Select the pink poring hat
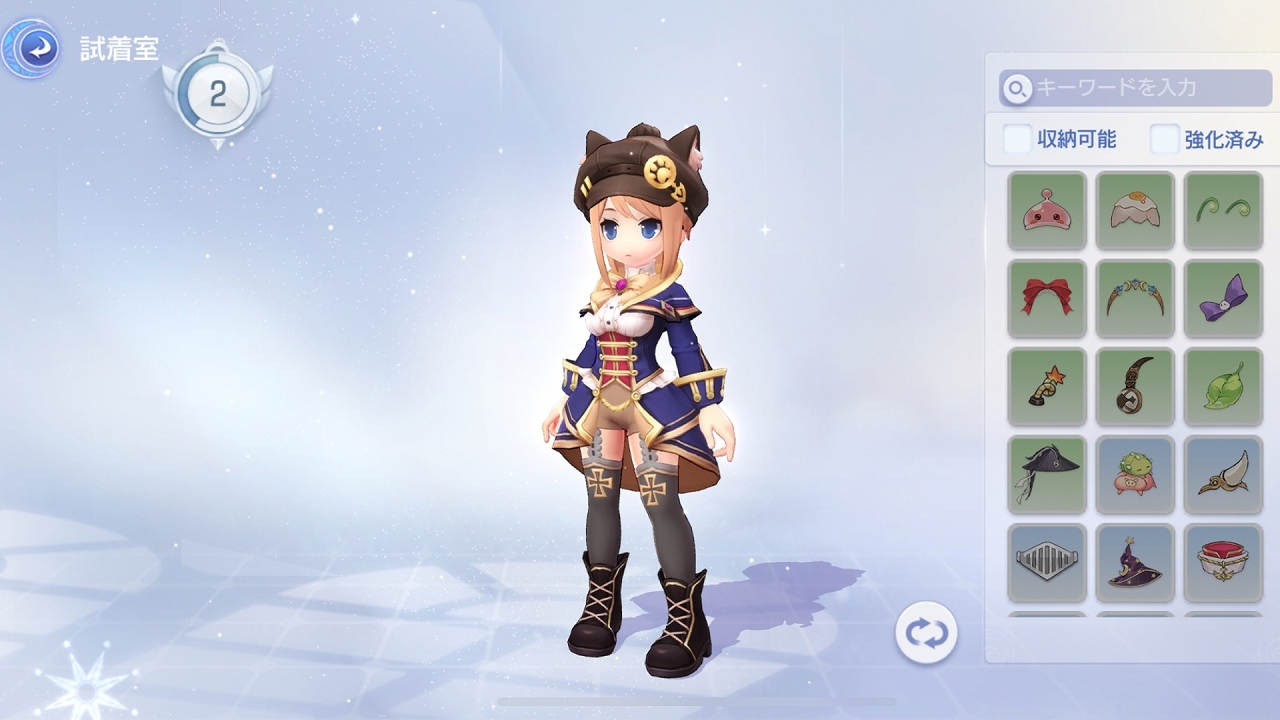The height and width of the screenshot is (720, 1280). pyautogui.click(x=1047, y=210)
